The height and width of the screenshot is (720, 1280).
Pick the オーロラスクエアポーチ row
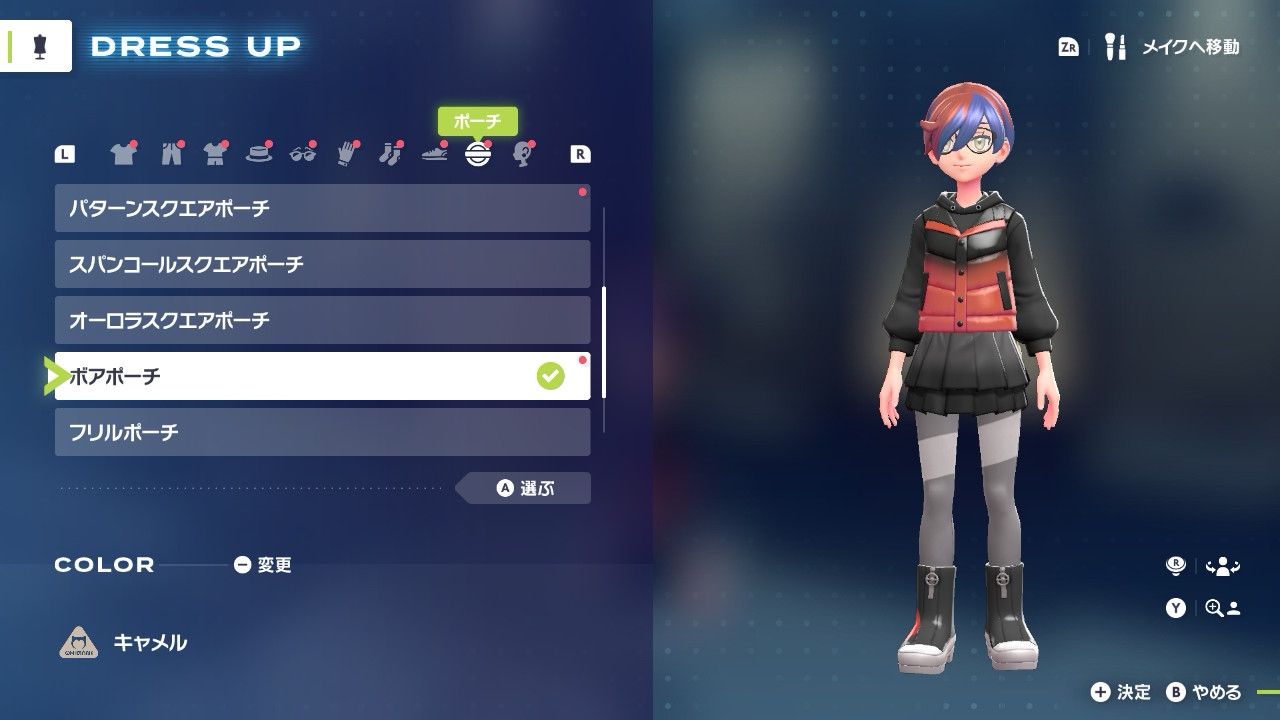322,320
